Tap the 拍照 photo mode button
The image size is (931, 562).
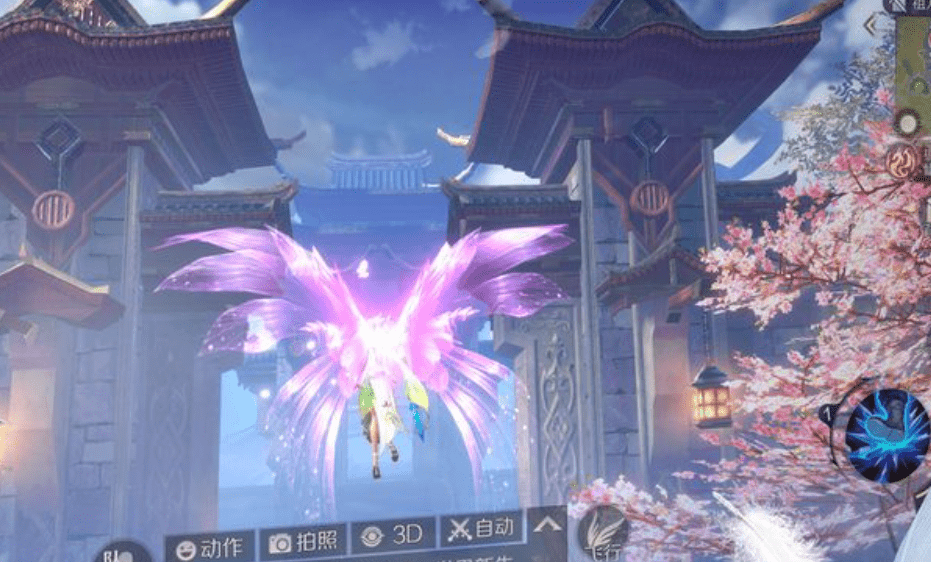point(304,540)
